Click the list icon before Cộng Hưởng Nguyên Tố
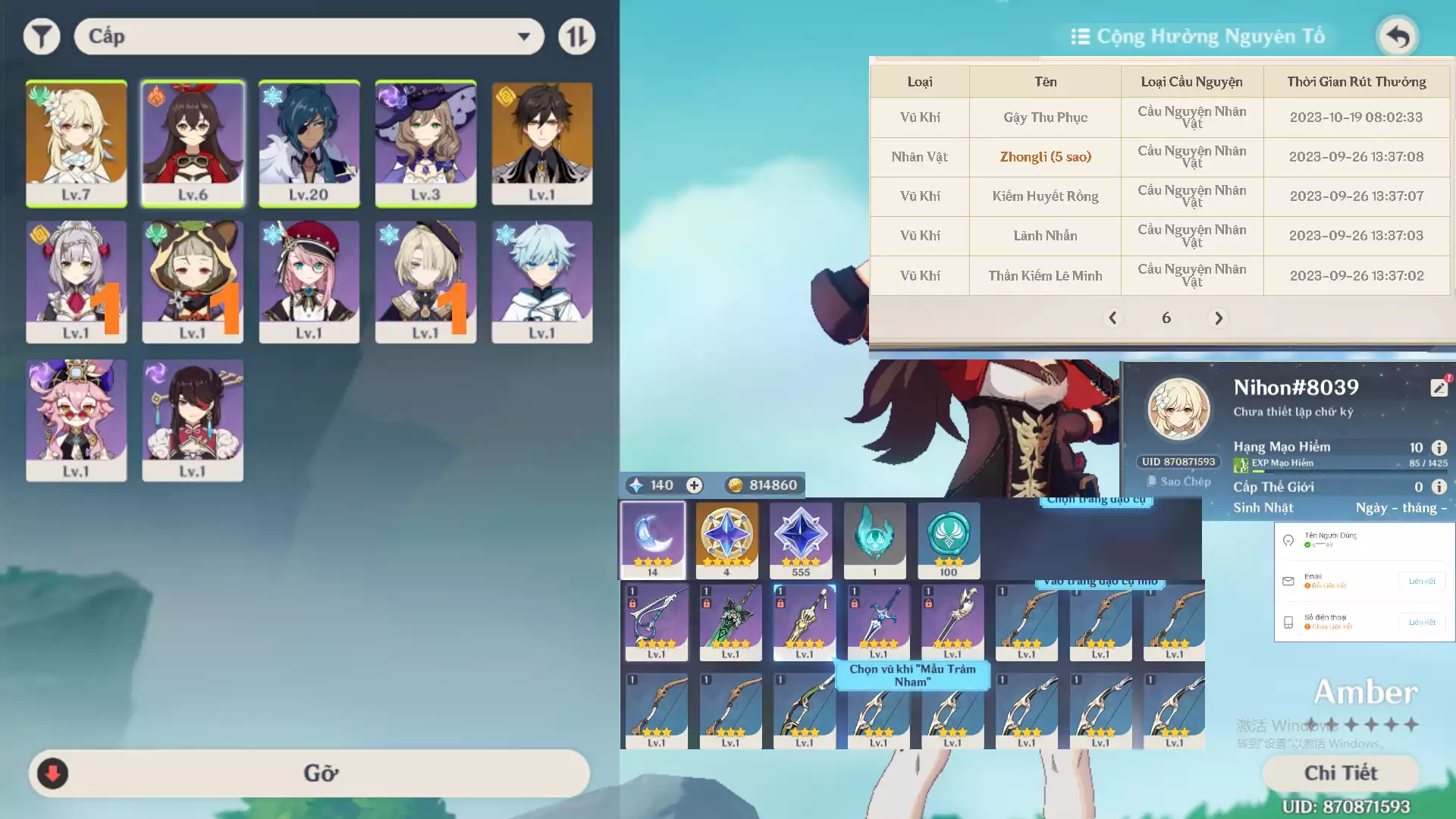This screenshot has height=819, width=1456. (x=1080, y=36)
